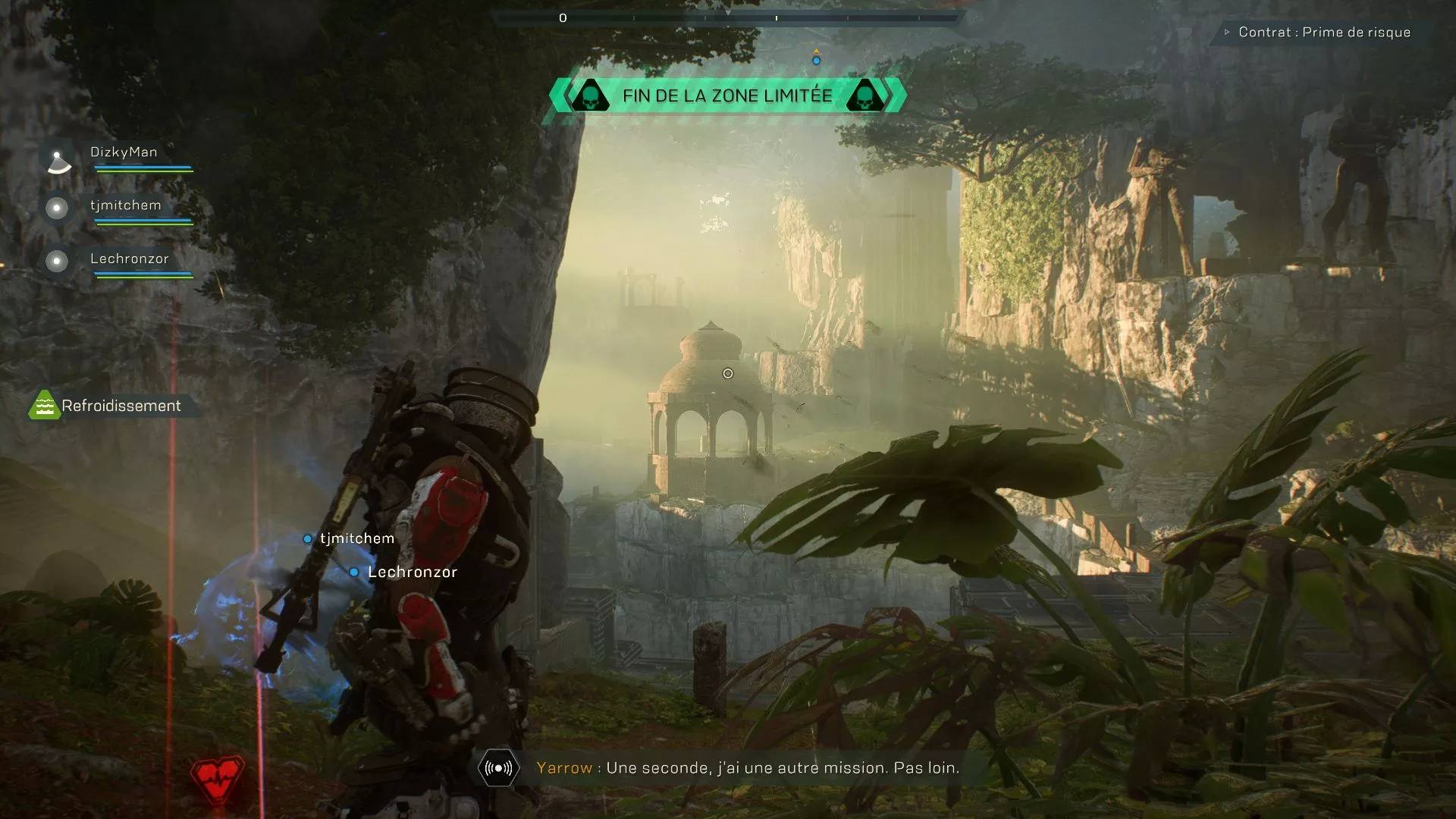Select tjmitchem in the squad list
This screenshot has height=819, width=1456.
(x=125, y=206)
